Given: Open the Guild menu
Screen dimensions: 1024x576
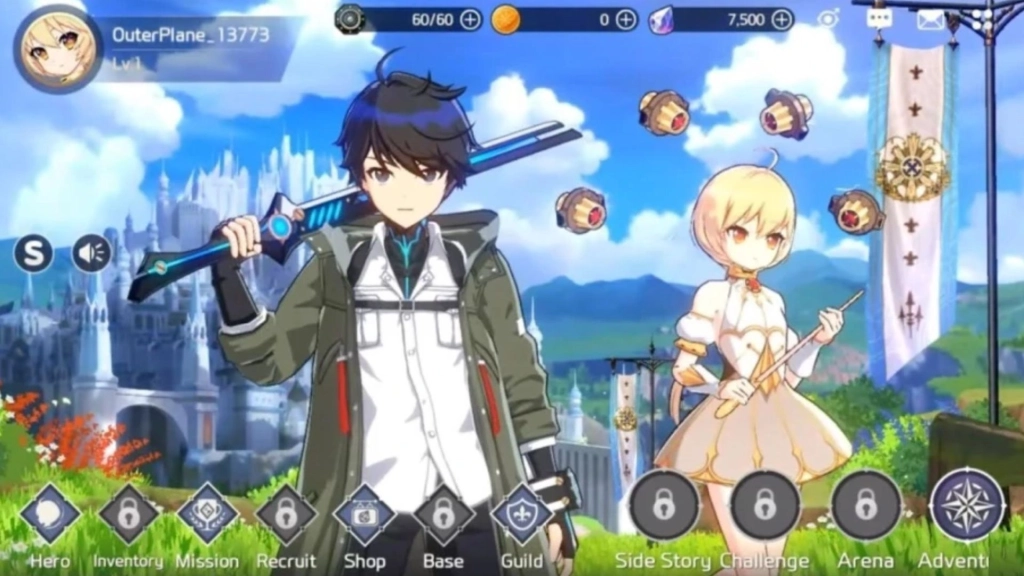Looking at the screenshot, I should pos(522,514).
